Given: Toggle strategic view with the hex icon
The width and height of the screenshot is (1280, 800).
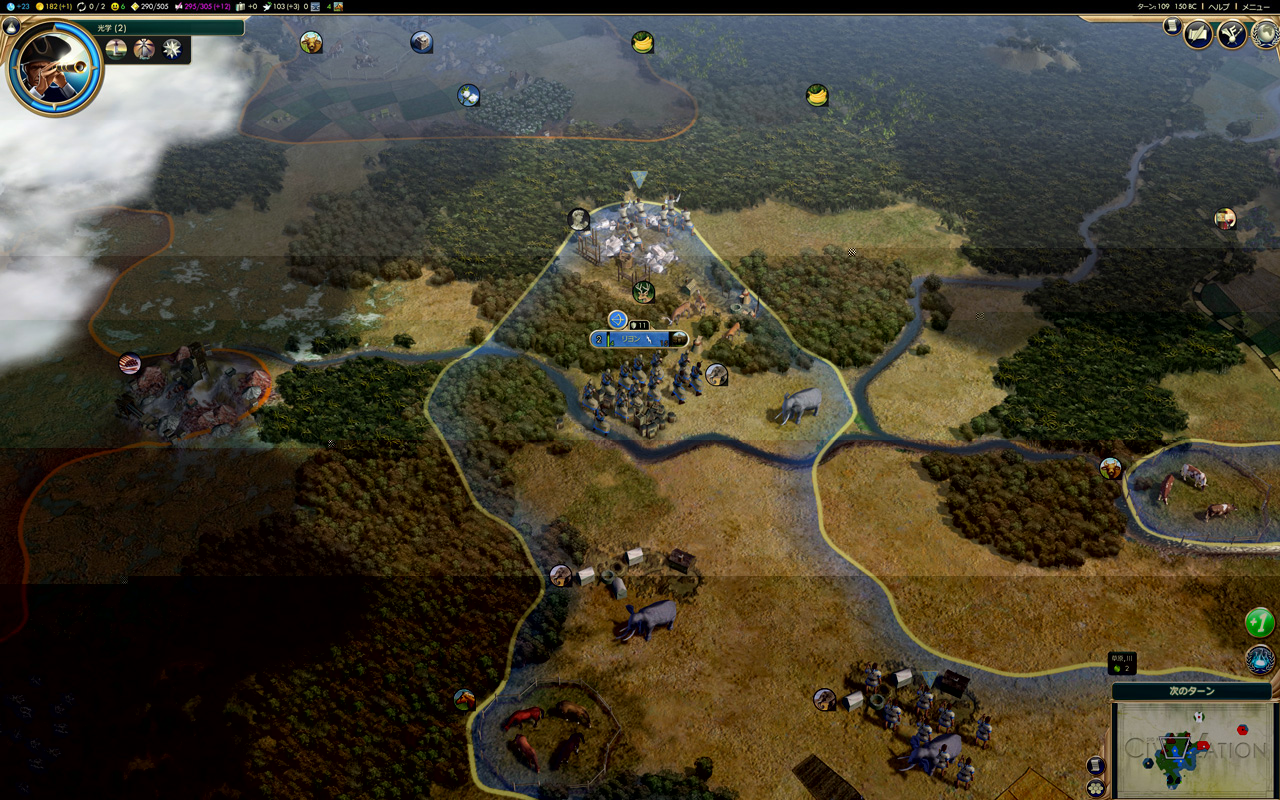Looking at the screenshot, I should tap(1095, 787).
